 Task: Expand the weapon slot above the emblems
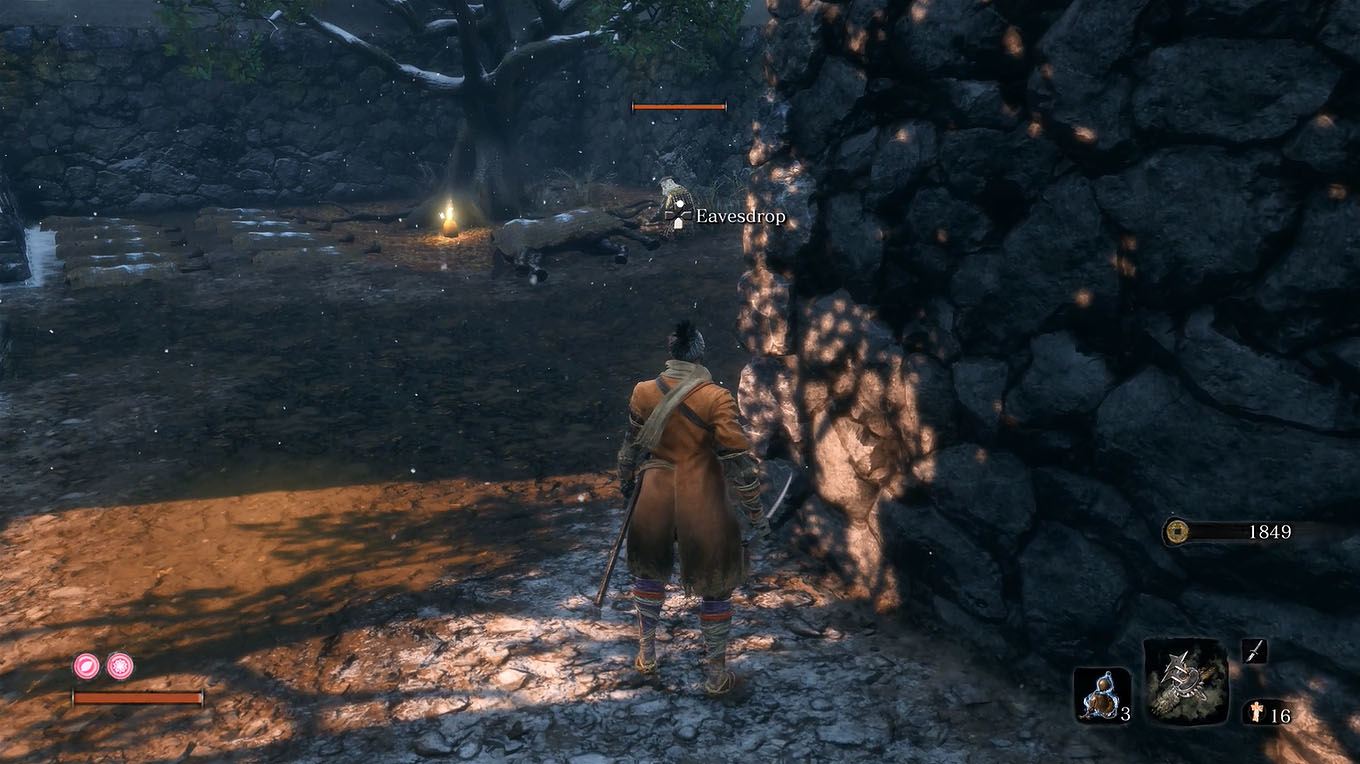point(1256,650)
